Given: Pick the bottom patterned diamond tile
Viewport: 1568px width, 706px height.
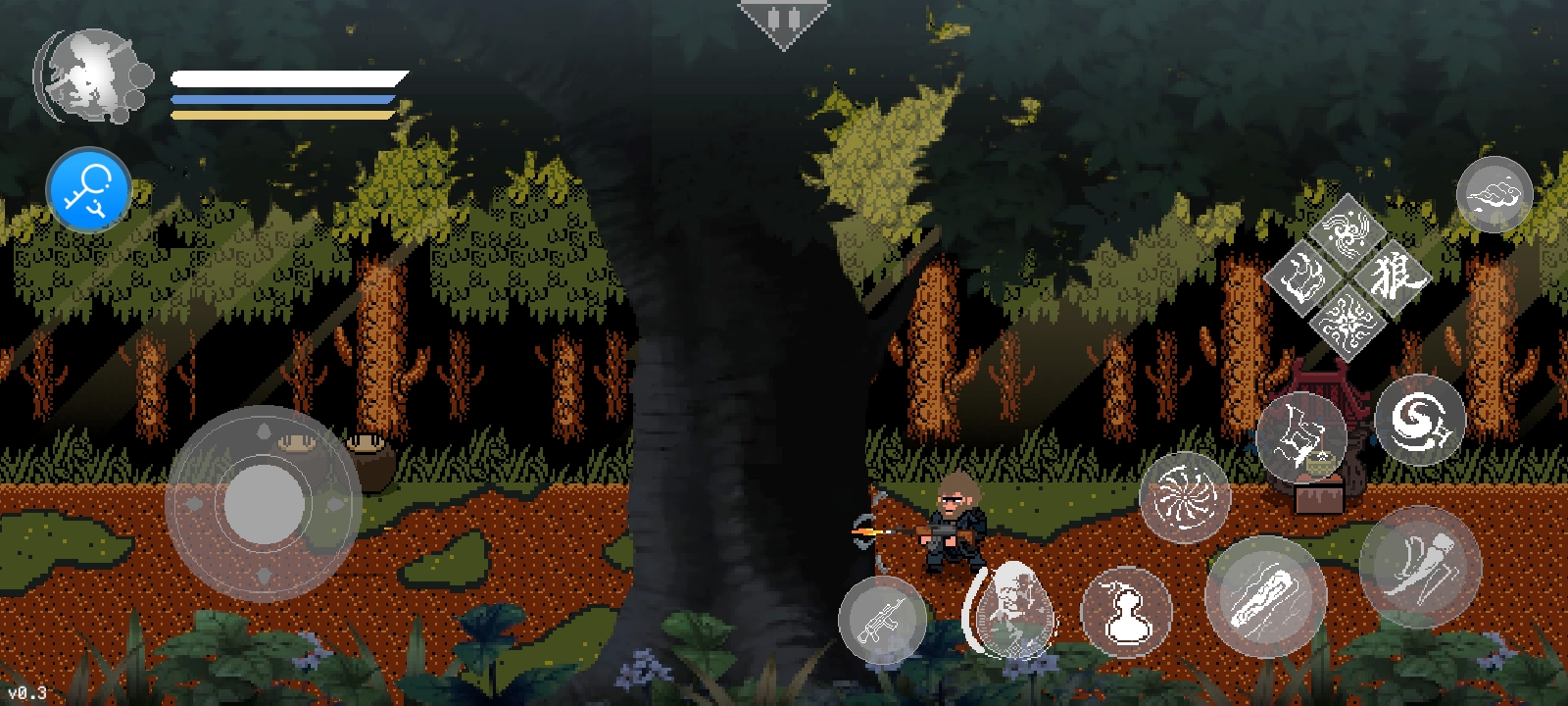Looking at the screenshot, I should tap(1347, 322).
